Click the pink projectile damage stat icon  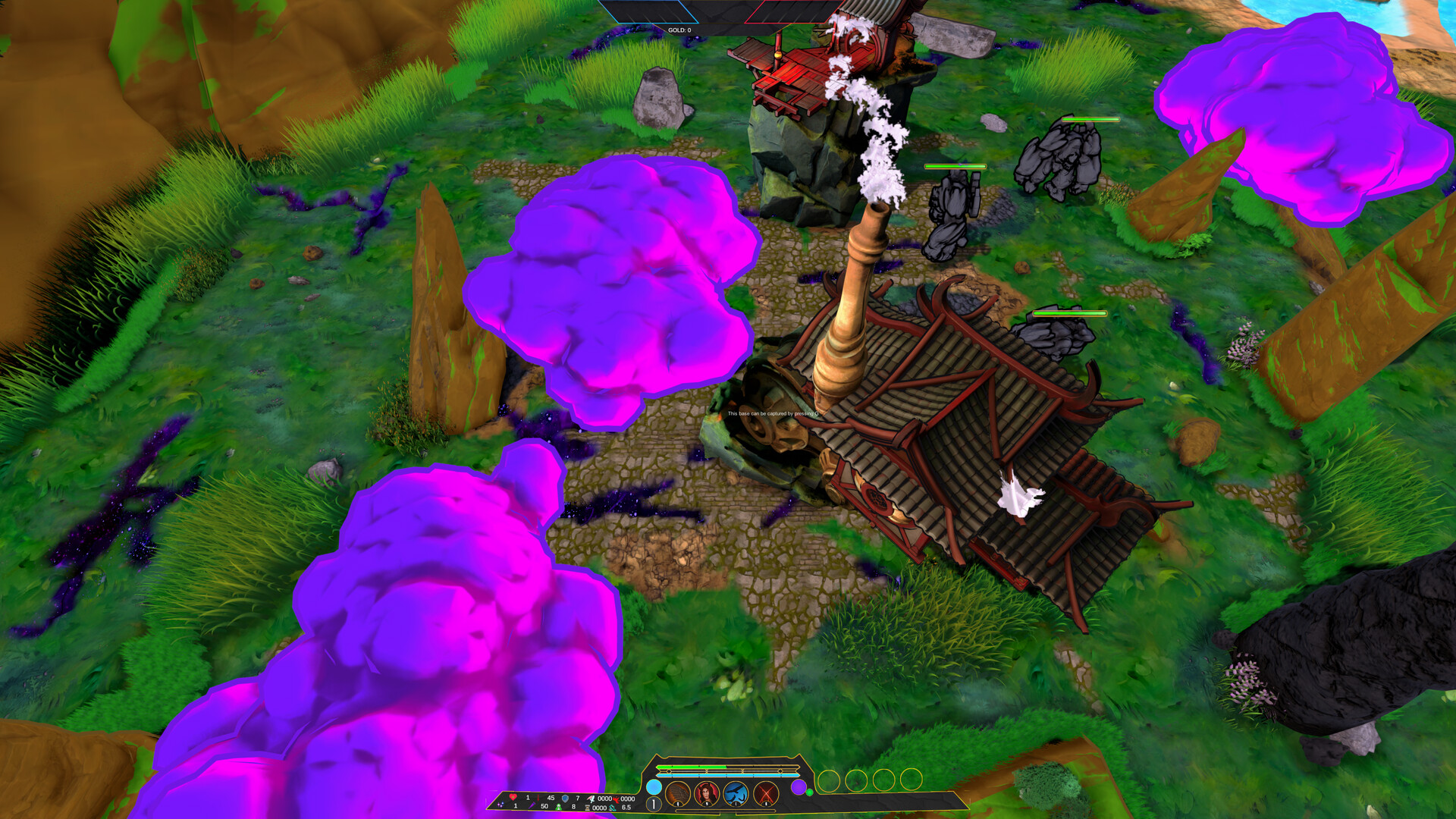(591, 797)
